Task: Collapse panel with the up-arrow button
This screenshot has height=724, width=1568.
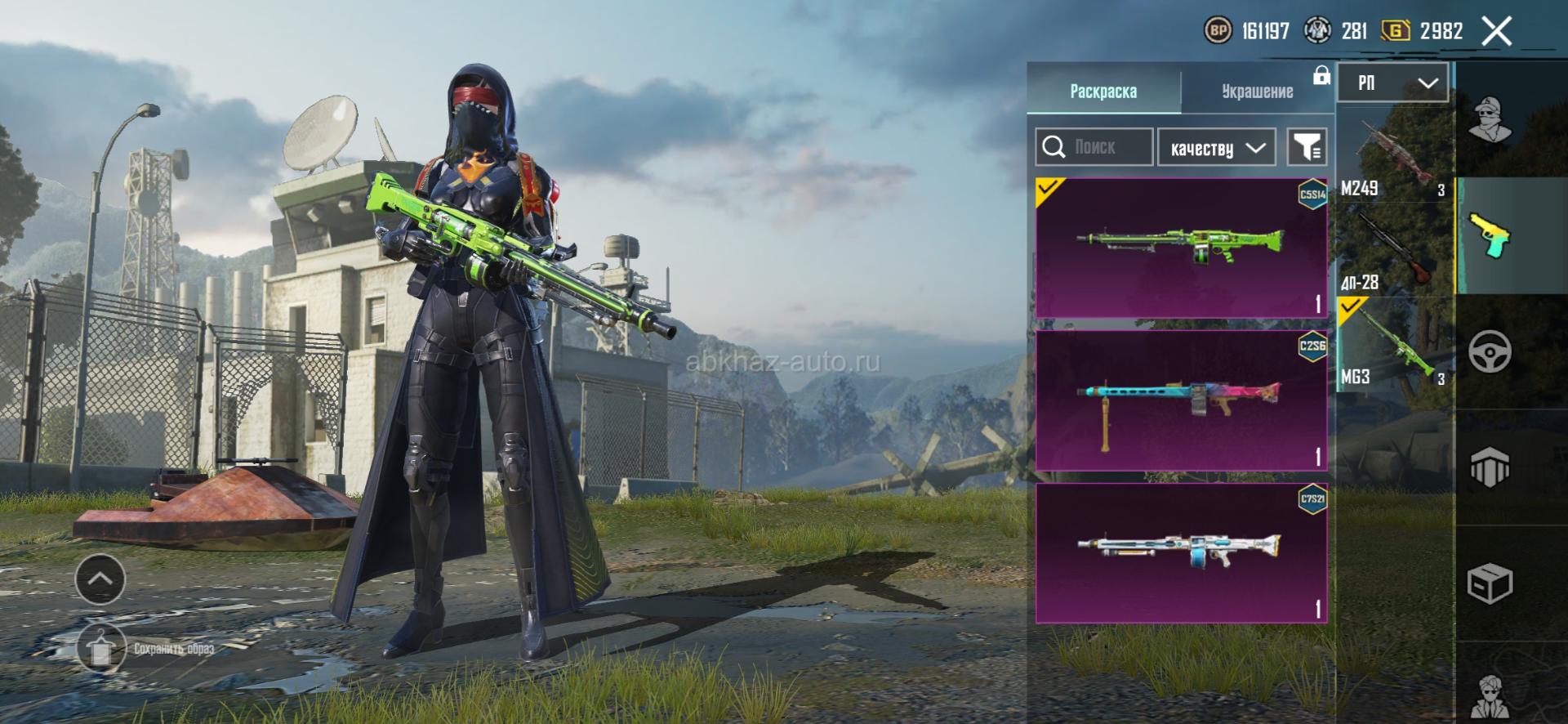Action: [100, 579]
